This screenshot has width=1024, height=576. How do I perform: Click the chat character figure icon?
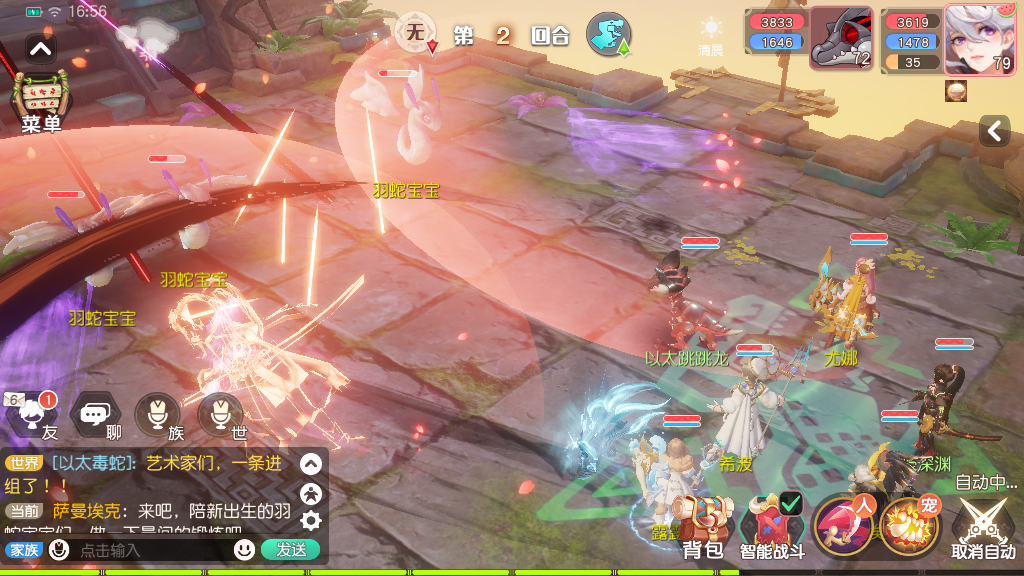(x=311, y=492)
